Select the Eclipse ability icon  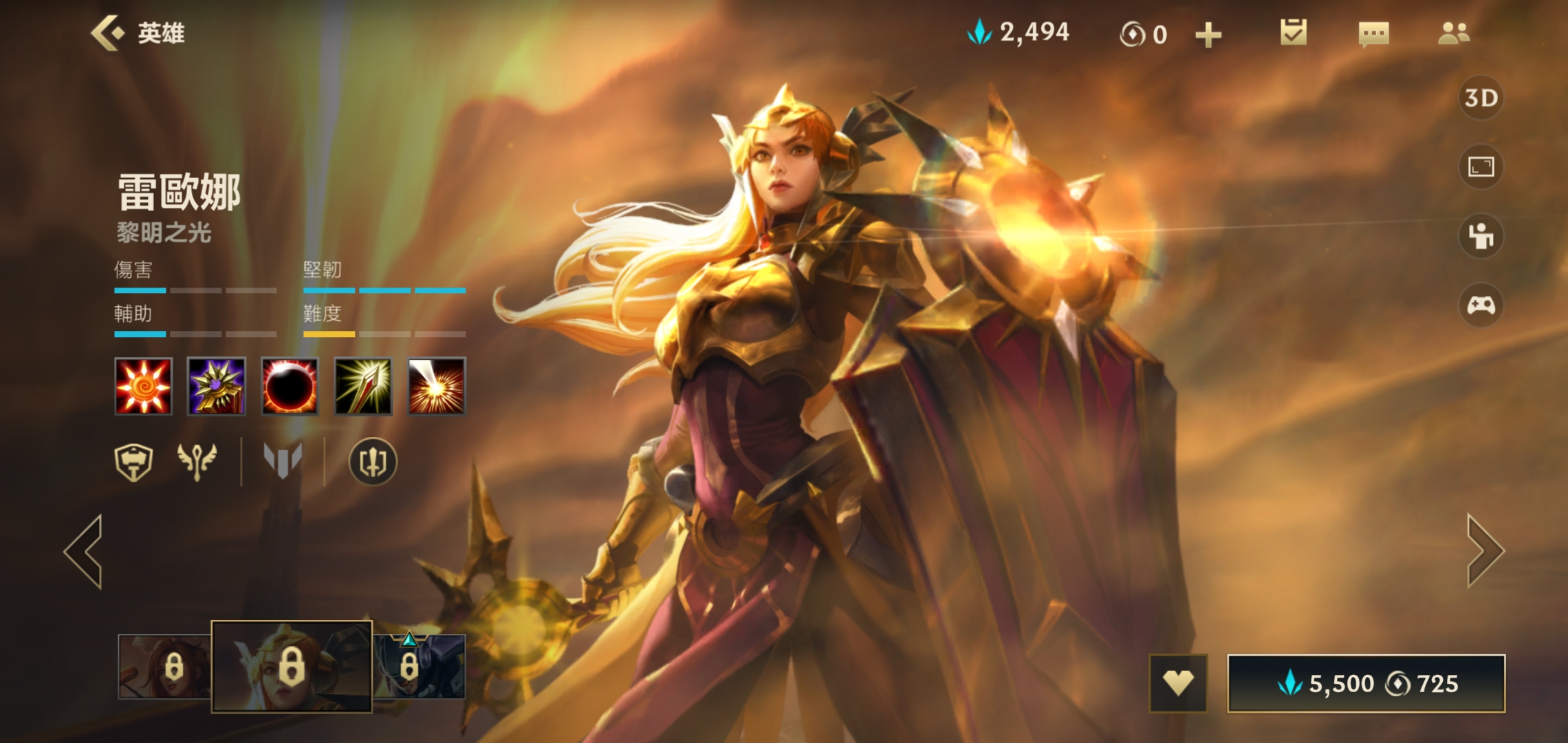point(290,386)
